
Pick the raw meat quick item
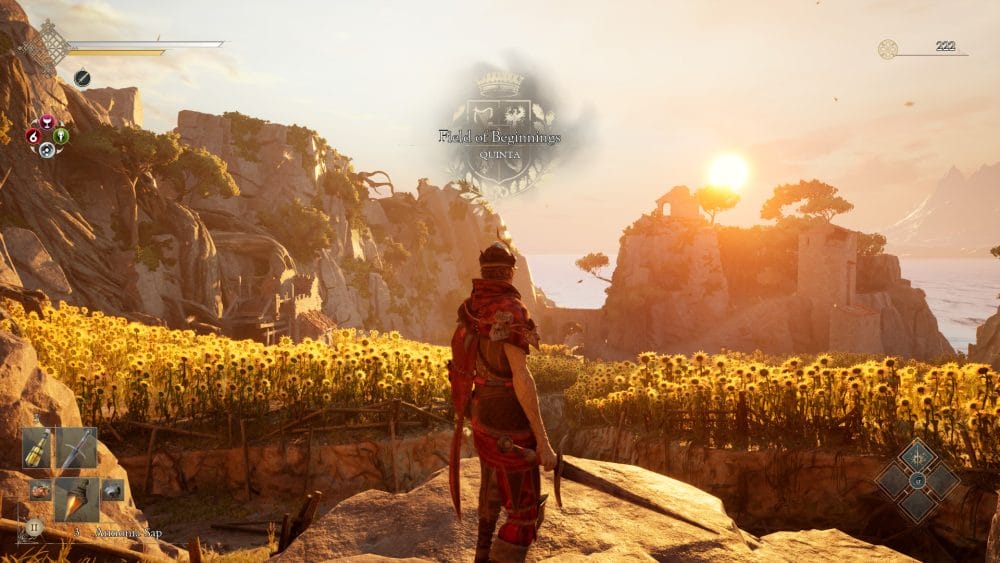[x=39, y=490]
